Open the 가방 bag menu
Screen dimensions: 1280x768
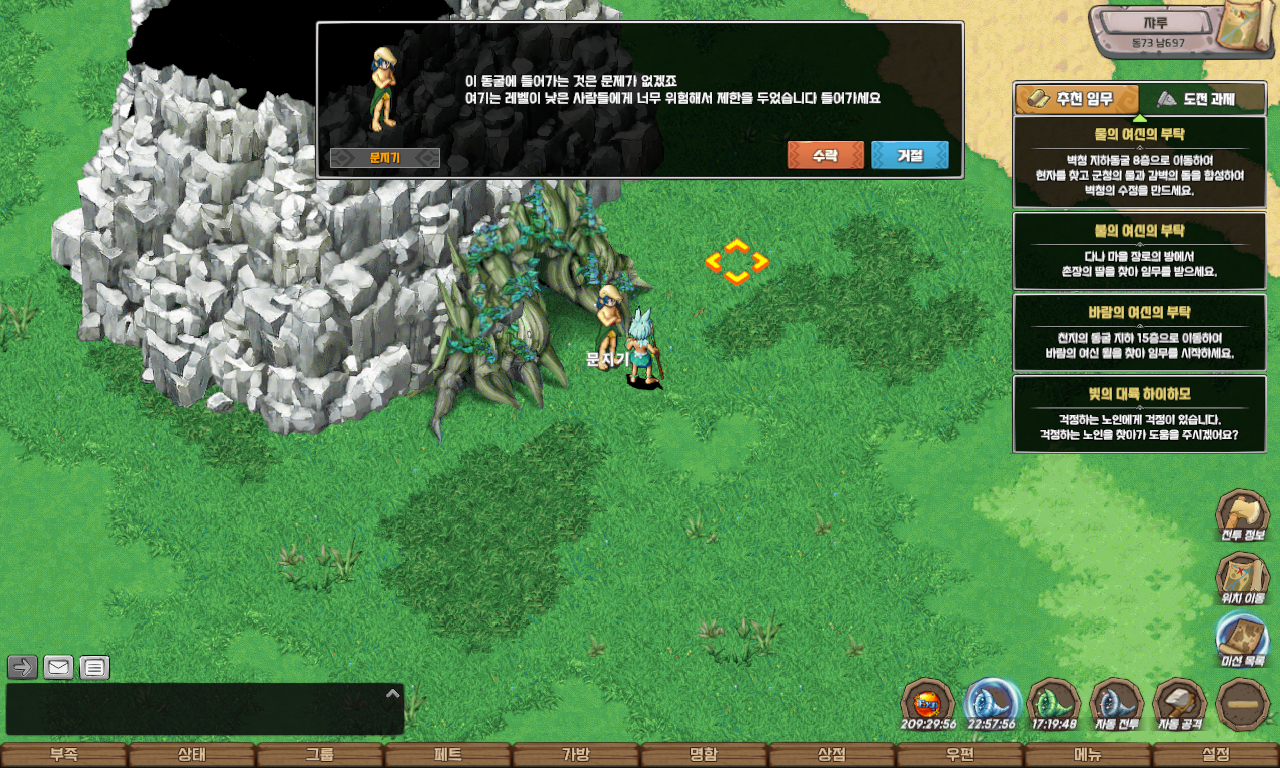575,755
